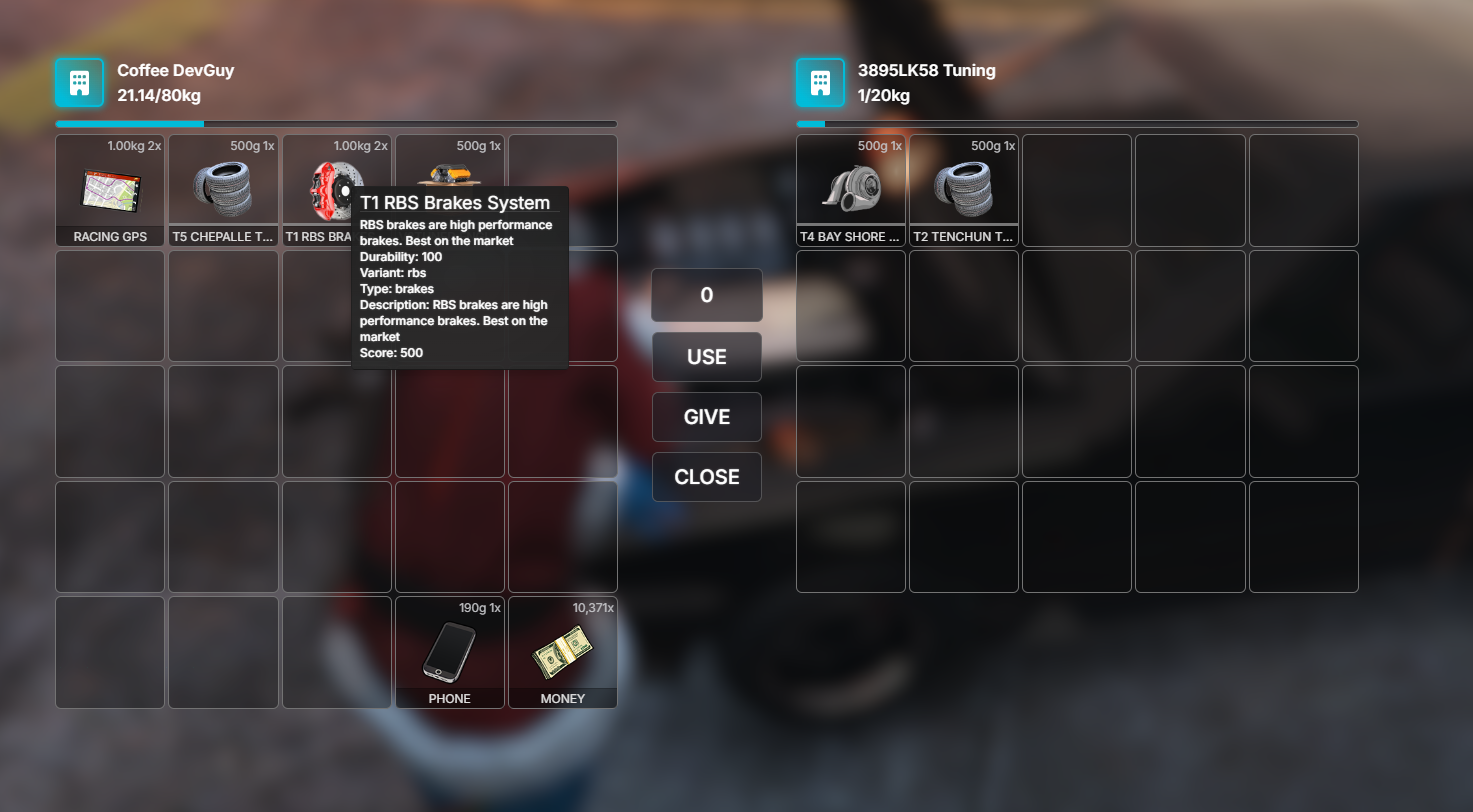Pick the T2 Tenchun tires slot
This screenshot has height=812, width=1473.
[964, 190]
